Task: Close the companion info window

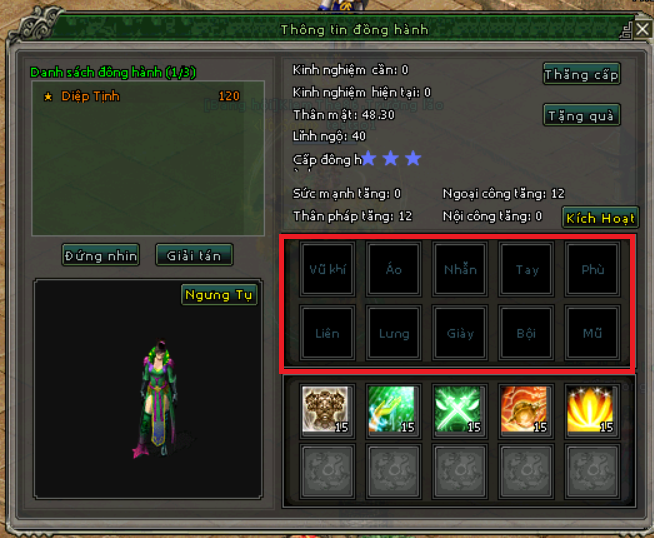Action: click(642, 29)
